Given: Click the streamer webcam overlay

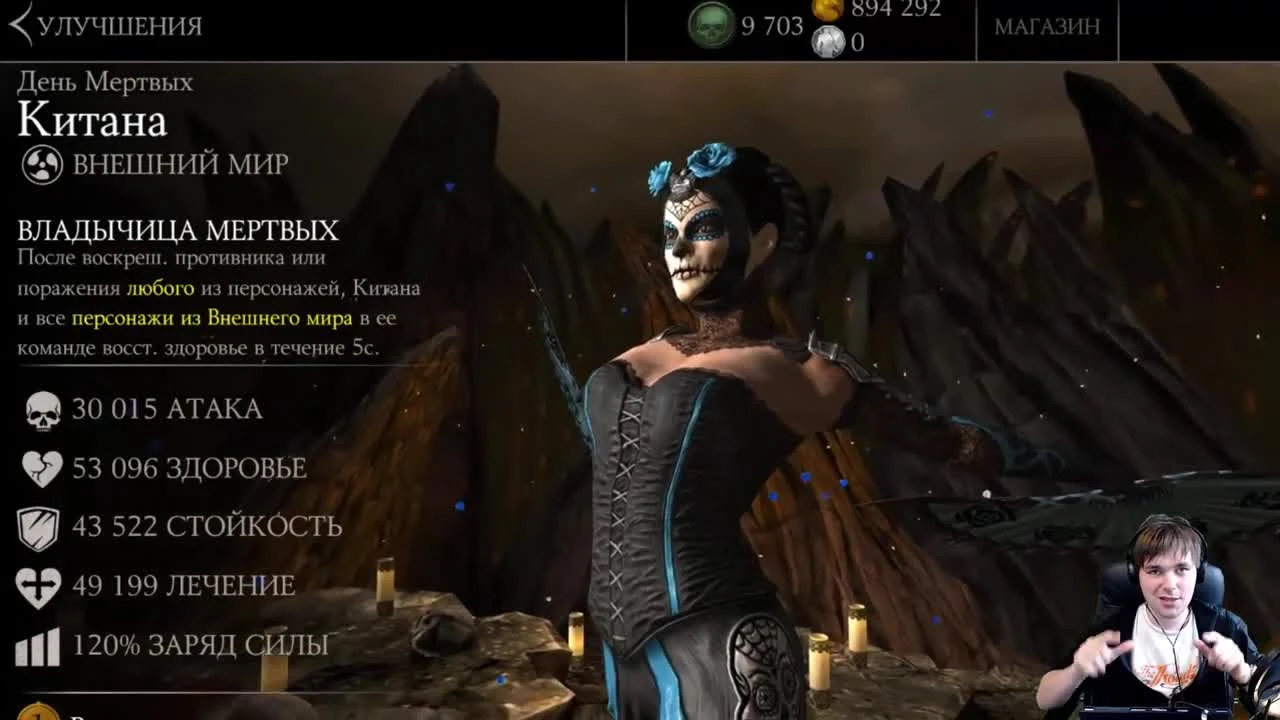Looking at the screenshot, I should 1180,610.
